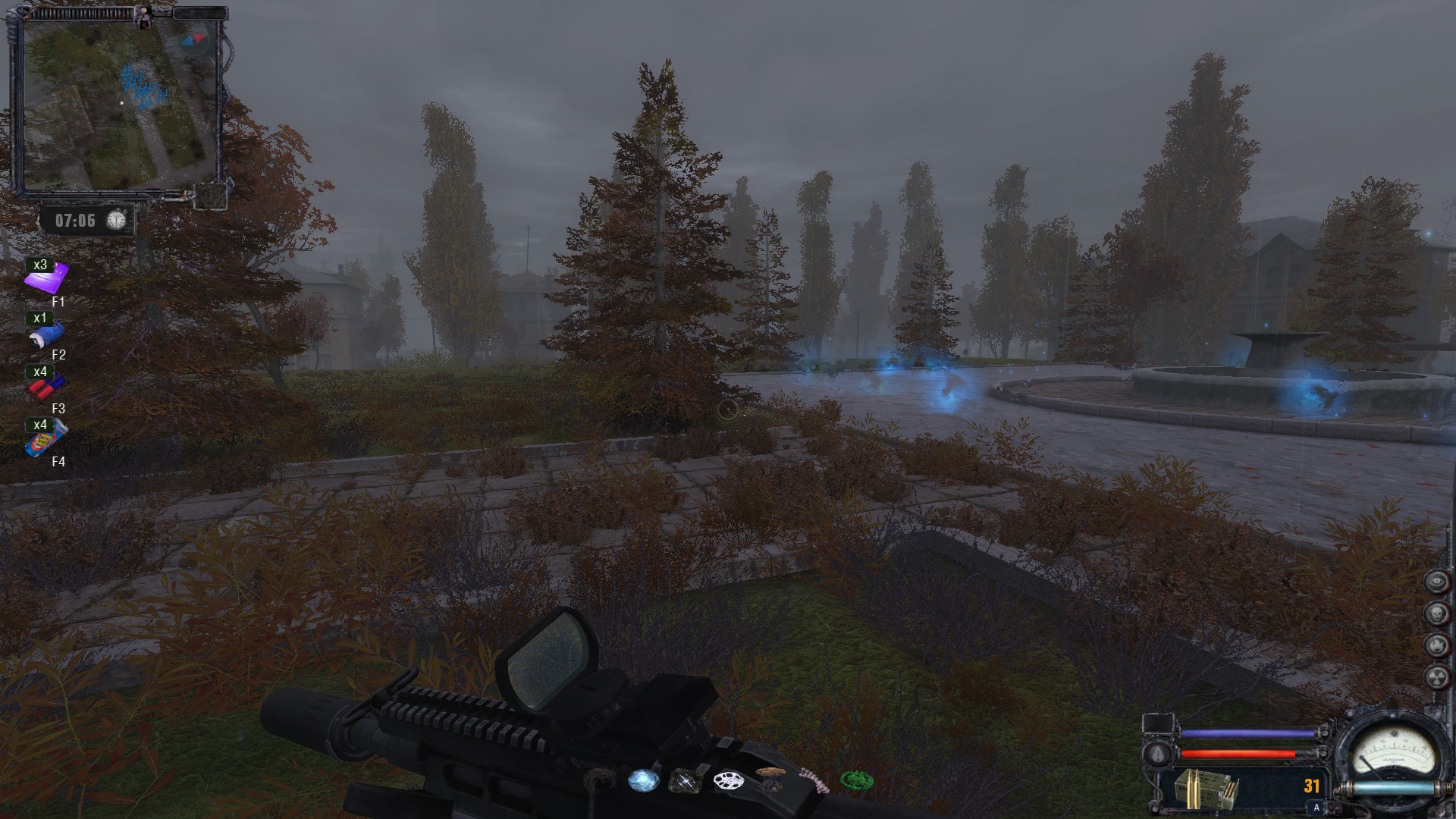Select the brown spool-shaped artifact
This screenshot has width=1456, height=819.
(x=769, y=779)
